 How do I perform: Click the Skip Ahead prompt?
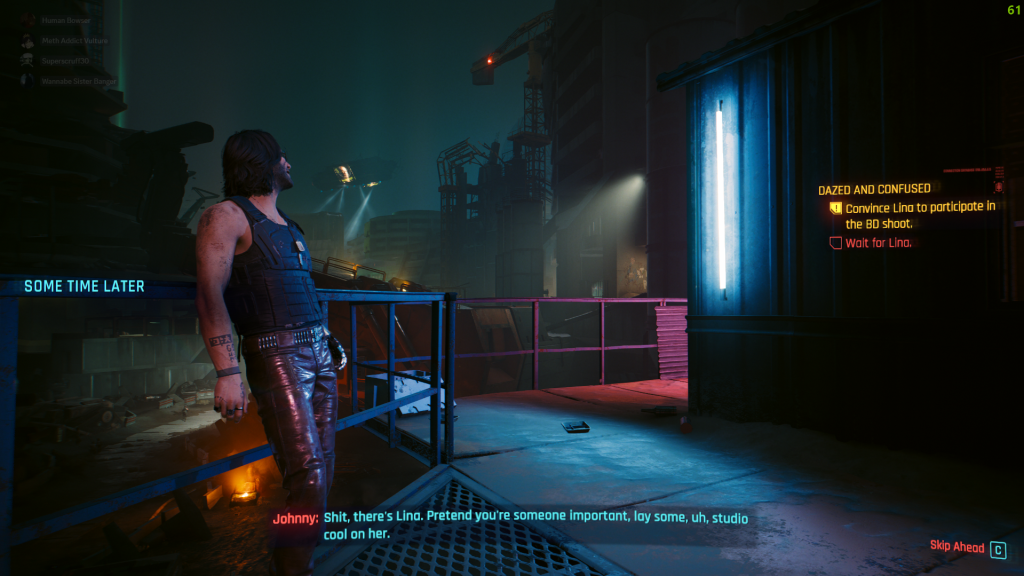pyautogui.click(x=958, y=548)
